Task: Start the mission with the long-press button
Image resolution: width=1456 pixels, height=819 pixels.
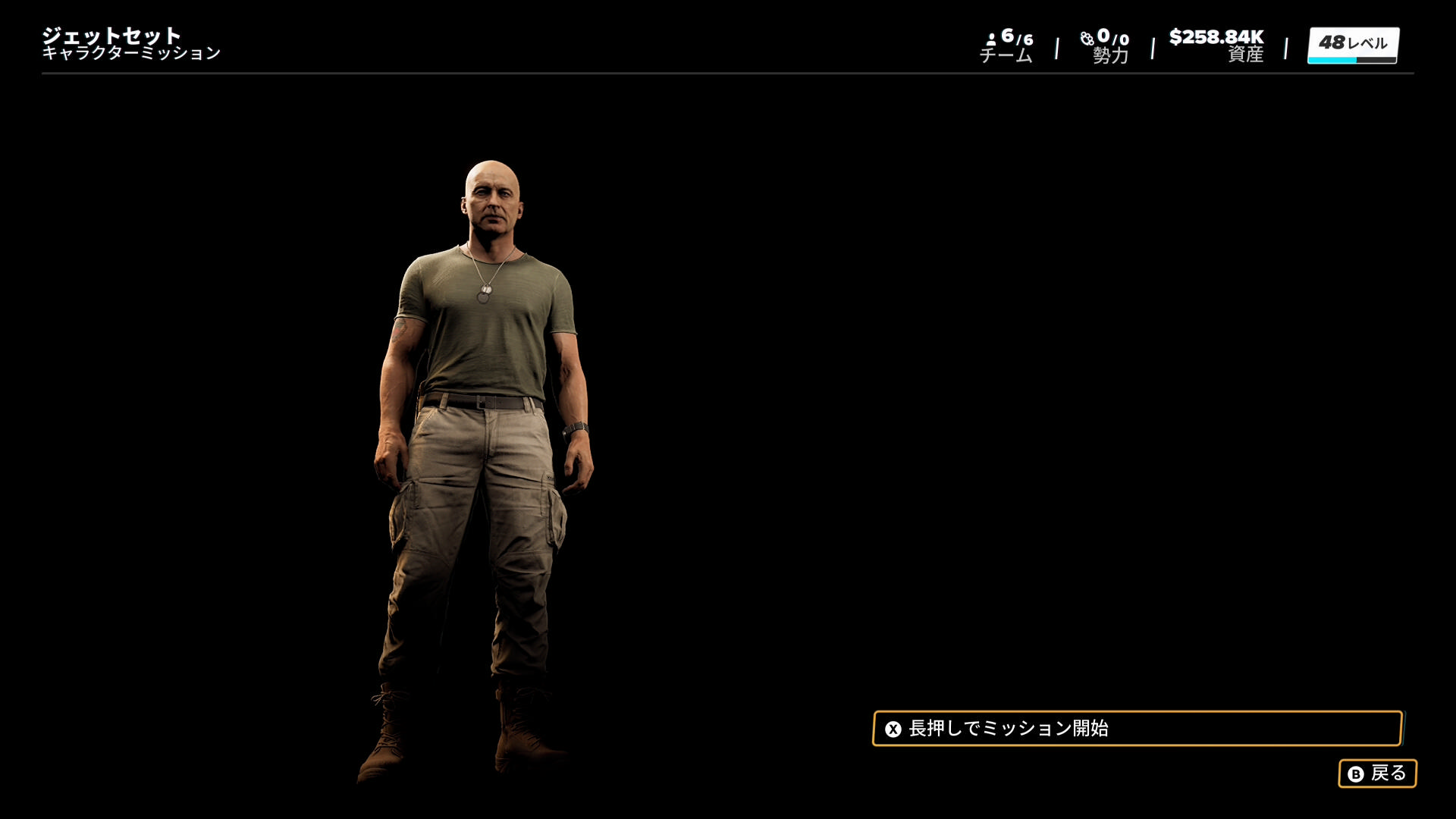Action: coord(1136,729)
